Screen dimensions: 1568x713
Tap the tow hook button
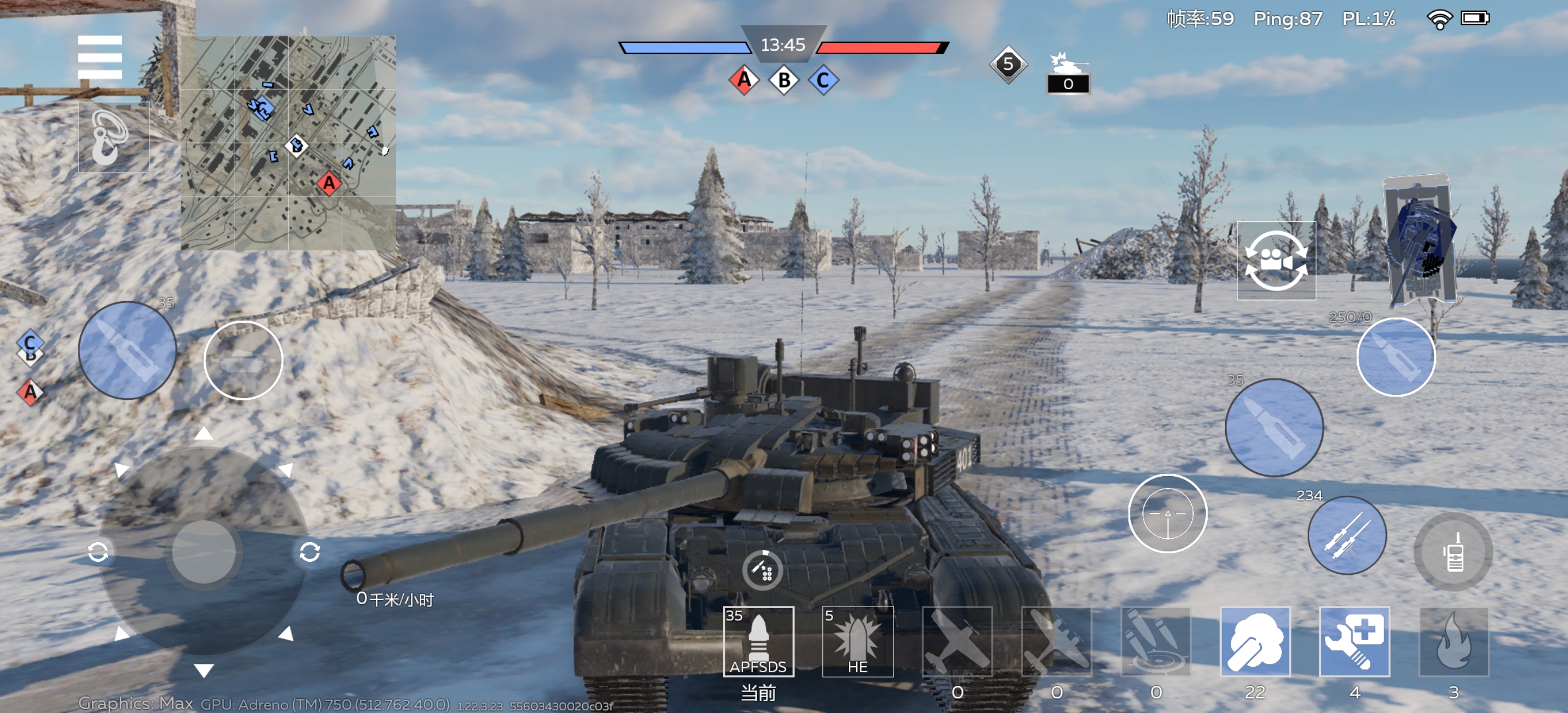pyautogui.click(x=113, y=138)
